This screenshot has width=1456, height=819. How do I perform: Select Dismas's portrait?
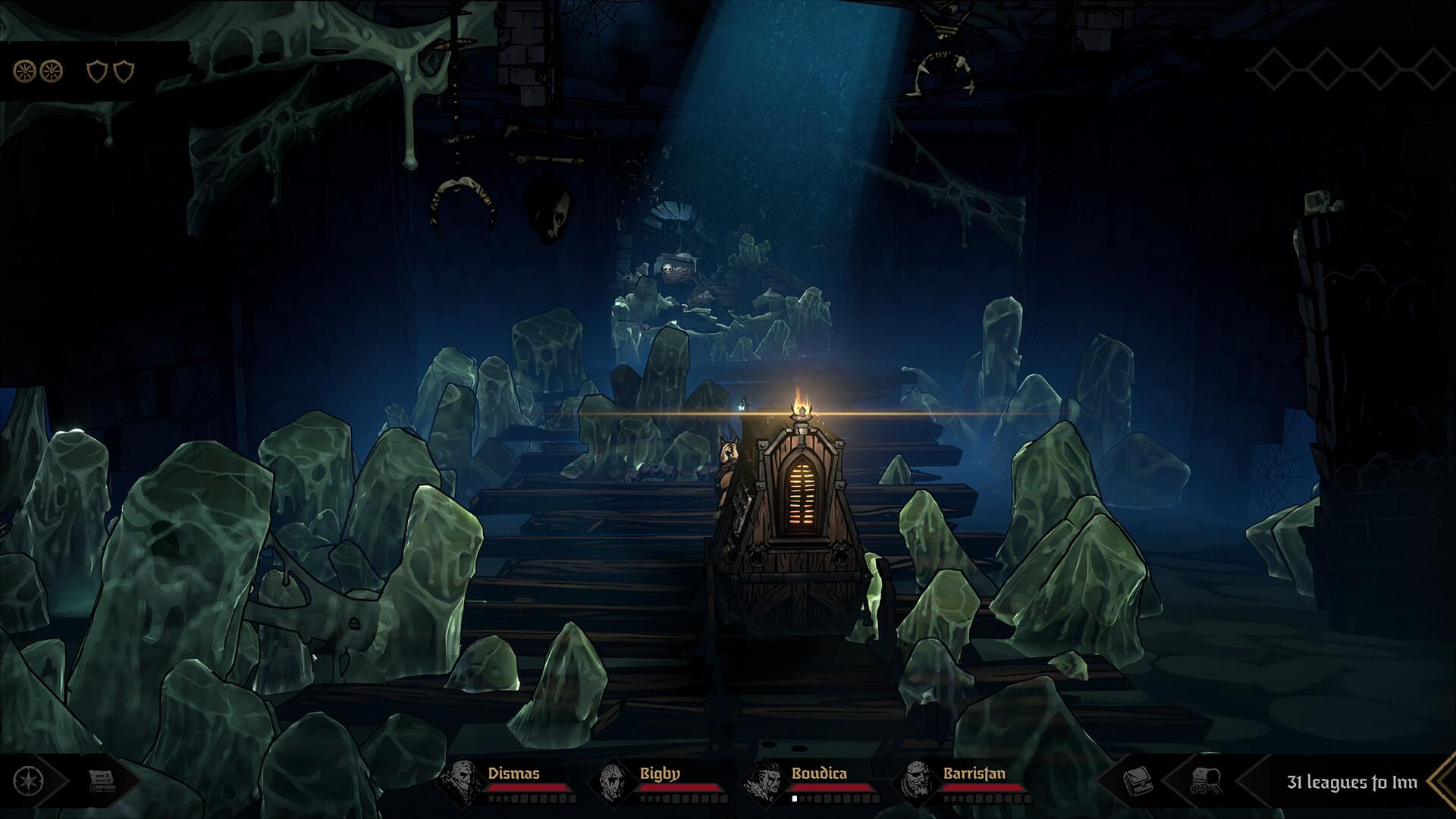[461, 780]
